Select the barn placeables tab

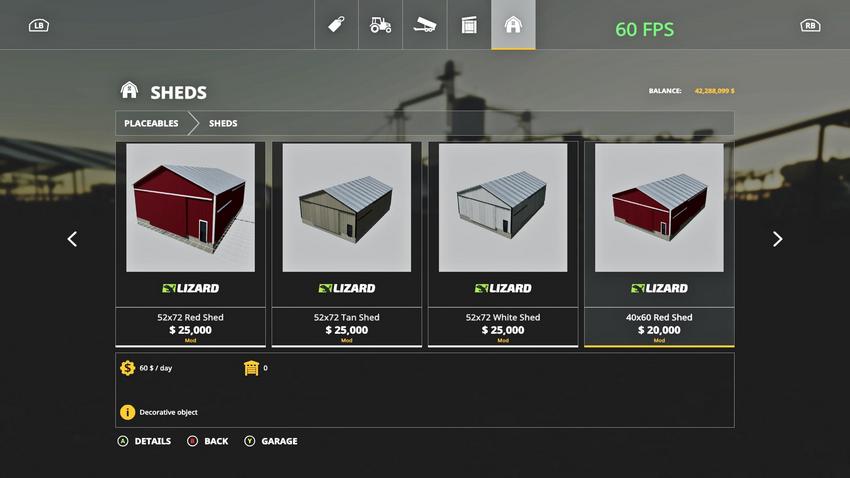pos(513,25)
